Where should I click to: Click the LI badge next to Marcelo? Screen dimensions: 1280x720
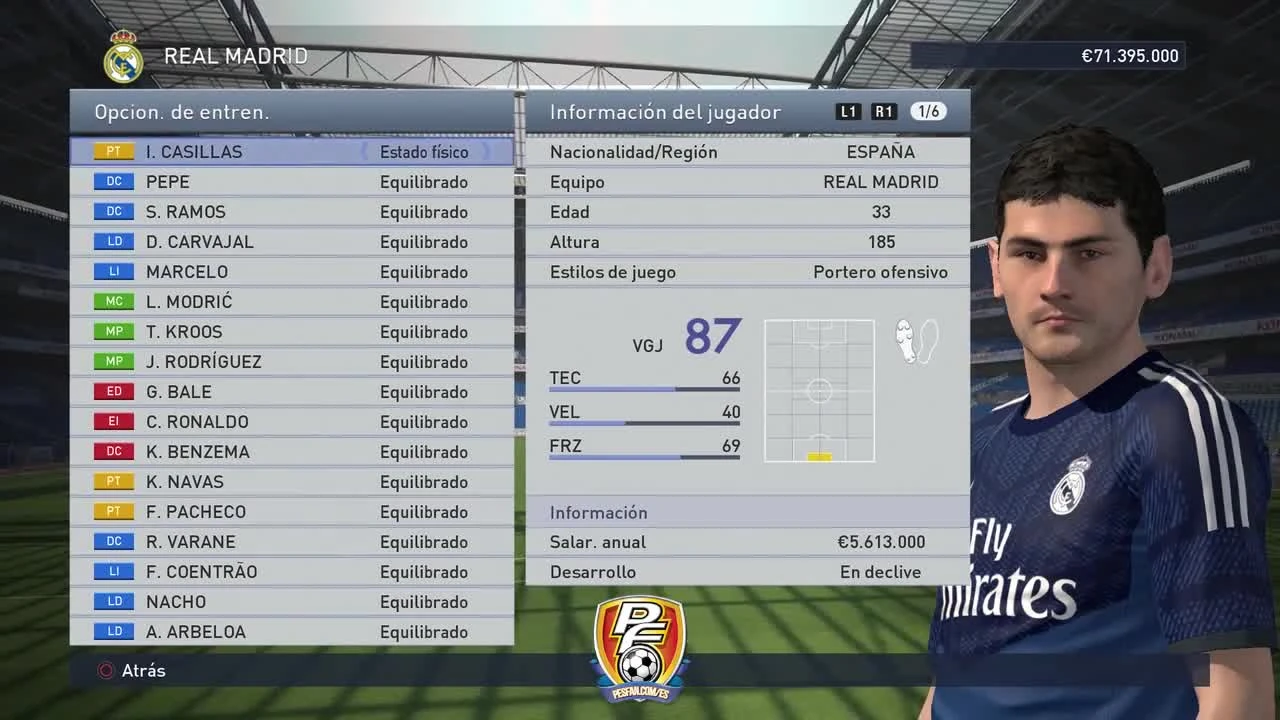pos(113,271)
